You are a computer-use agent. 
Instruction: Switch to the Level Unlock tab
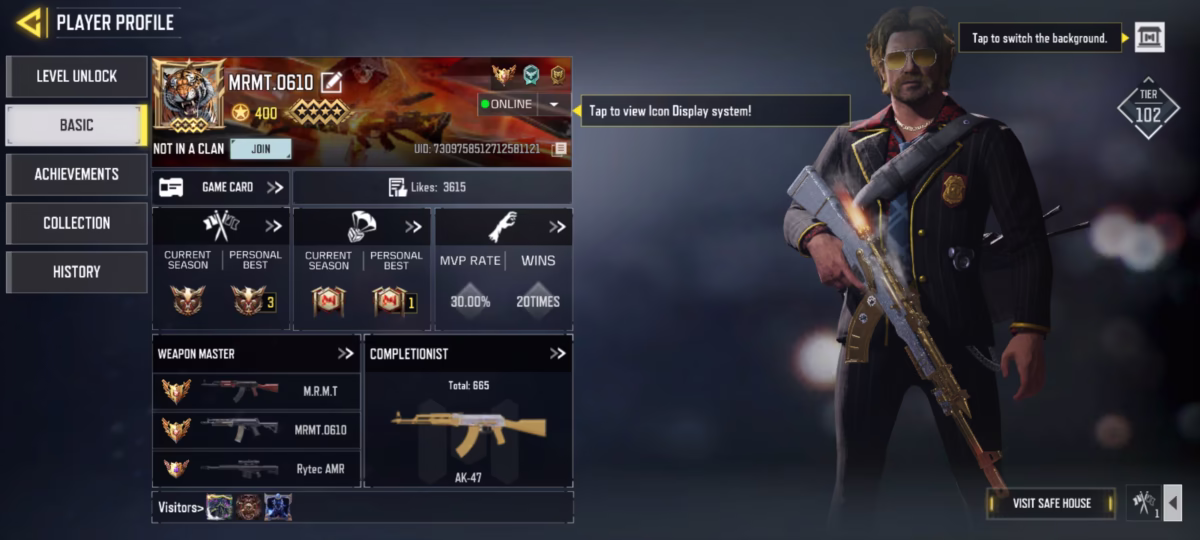tap(76, 76)
